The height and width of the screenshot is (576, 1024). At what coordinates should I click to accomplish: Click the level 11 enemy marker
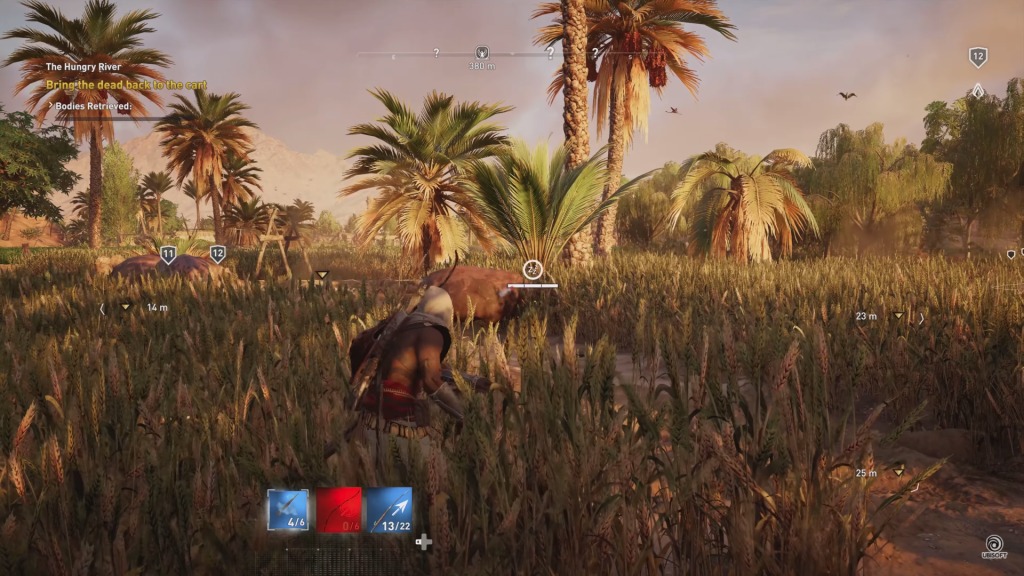[x=168, y=255]
